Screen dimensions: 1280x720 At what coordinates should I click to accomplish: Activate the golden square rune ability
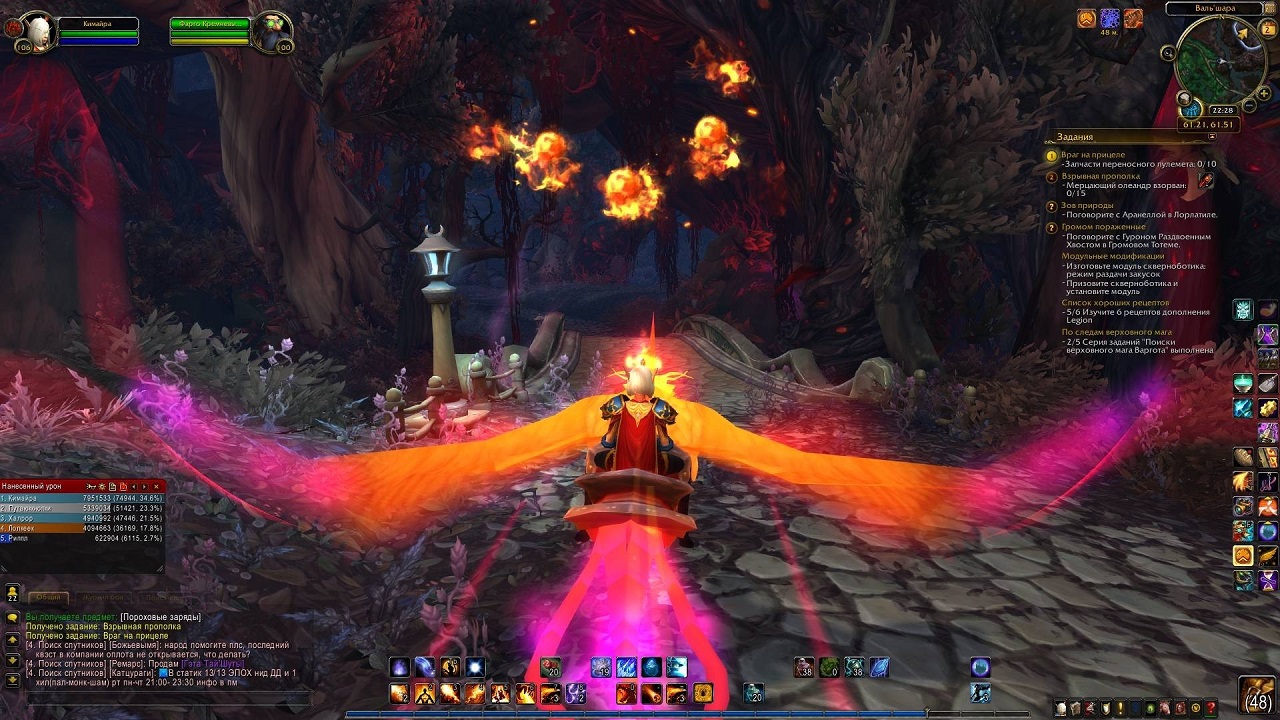pyautogui.click(x=702, y=693)
